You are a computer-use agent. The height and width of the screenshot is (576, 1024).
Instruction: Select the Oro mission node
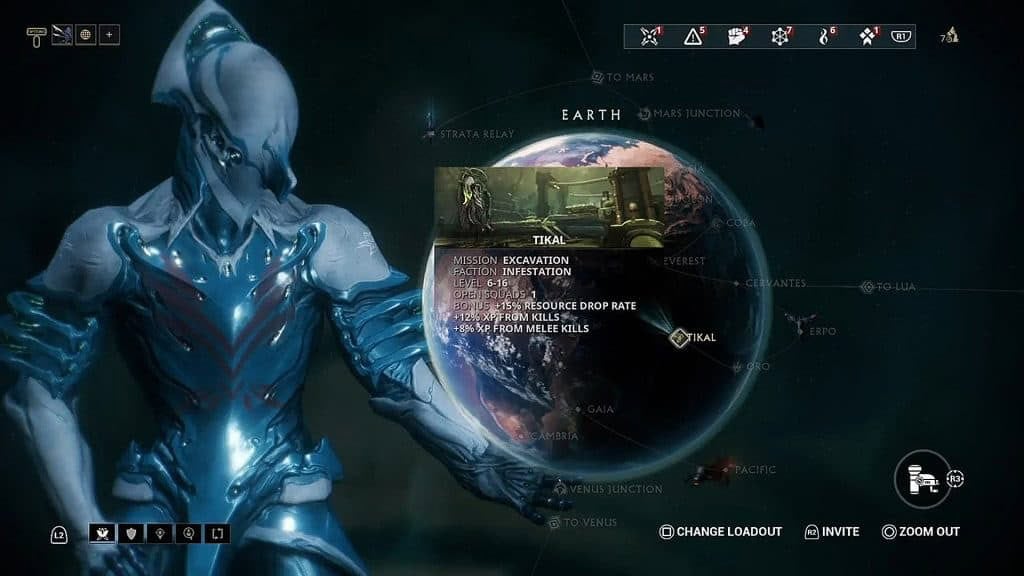pyautogui.click(x=740, y=367)
